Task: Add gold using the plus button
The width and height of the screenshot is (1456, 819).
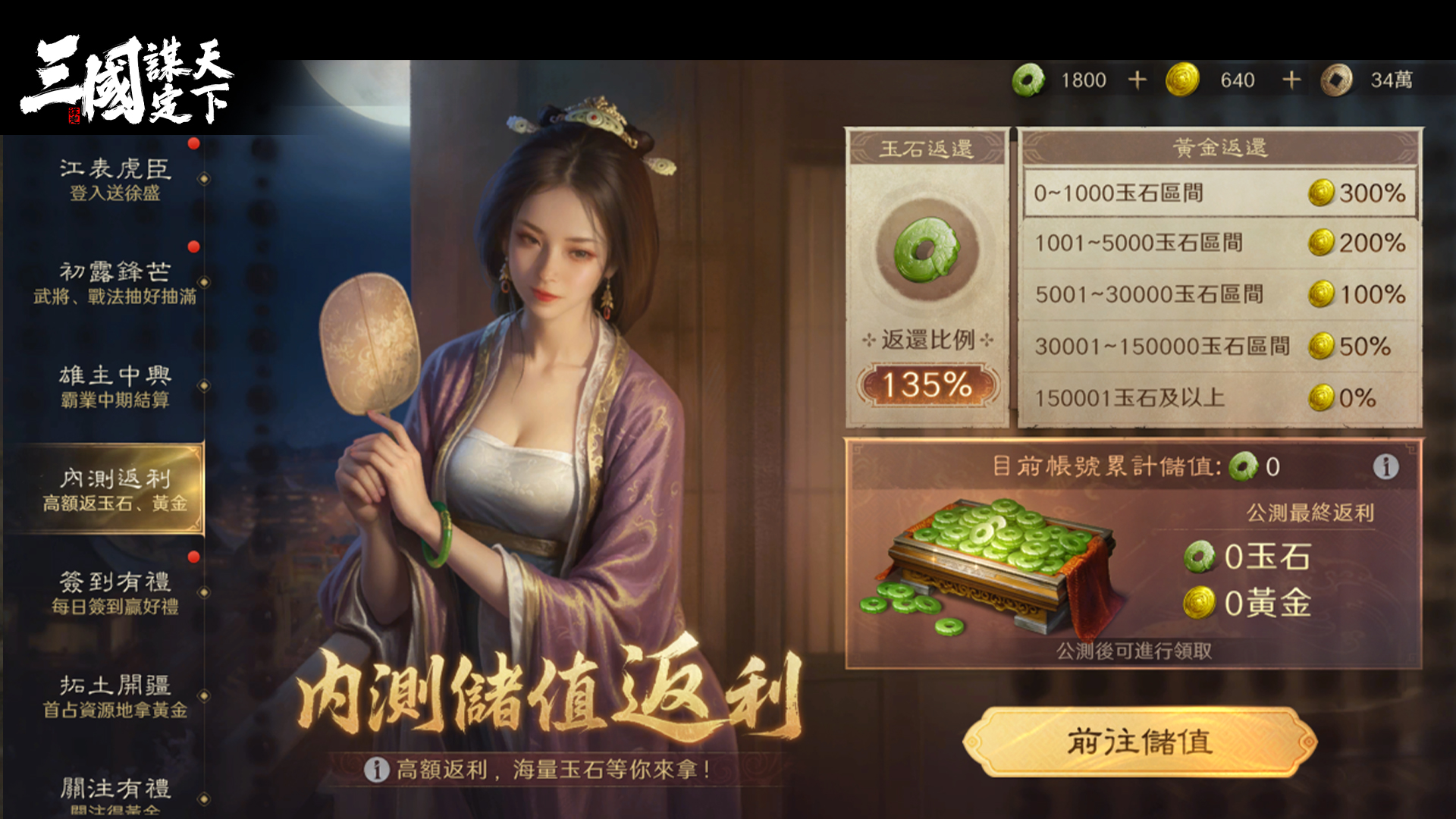Action: [x=1291, y=80]
